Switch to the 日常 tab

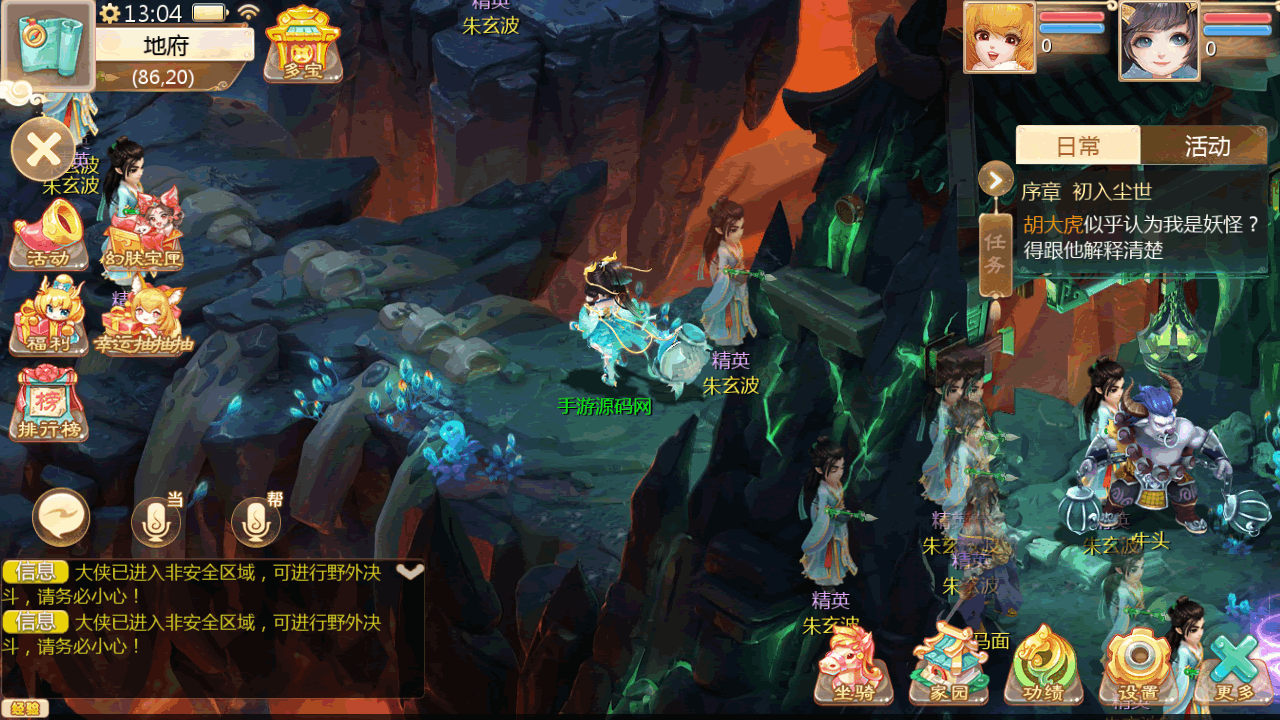(1077, 146)
